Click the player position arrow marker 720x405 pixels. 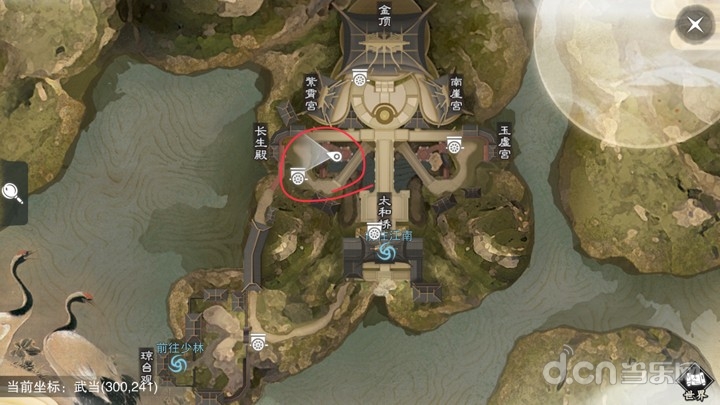[336, 157]
